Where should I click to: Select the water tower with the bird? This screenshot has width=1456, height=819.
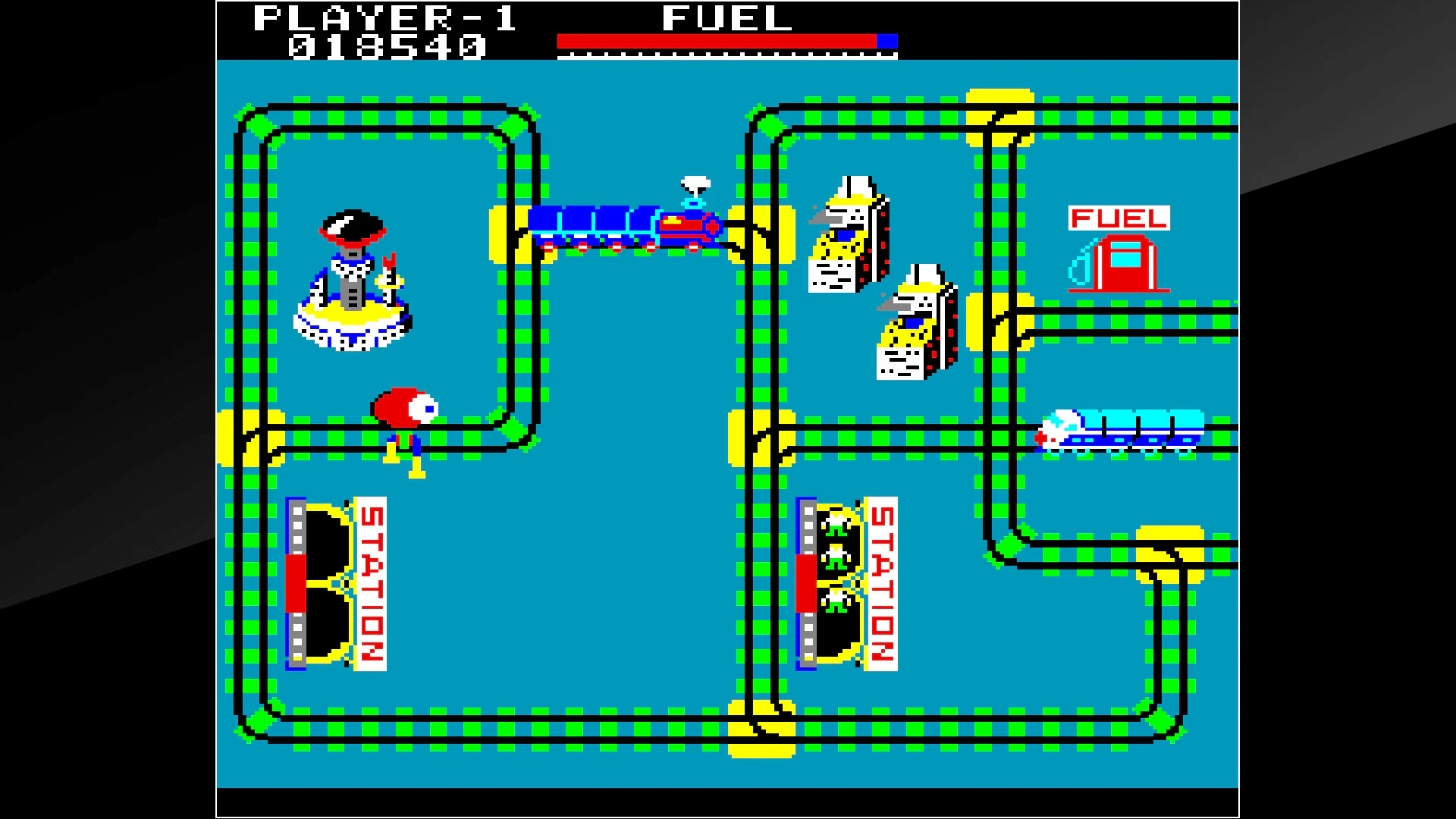pyautogui.click(x=353, y=281)
